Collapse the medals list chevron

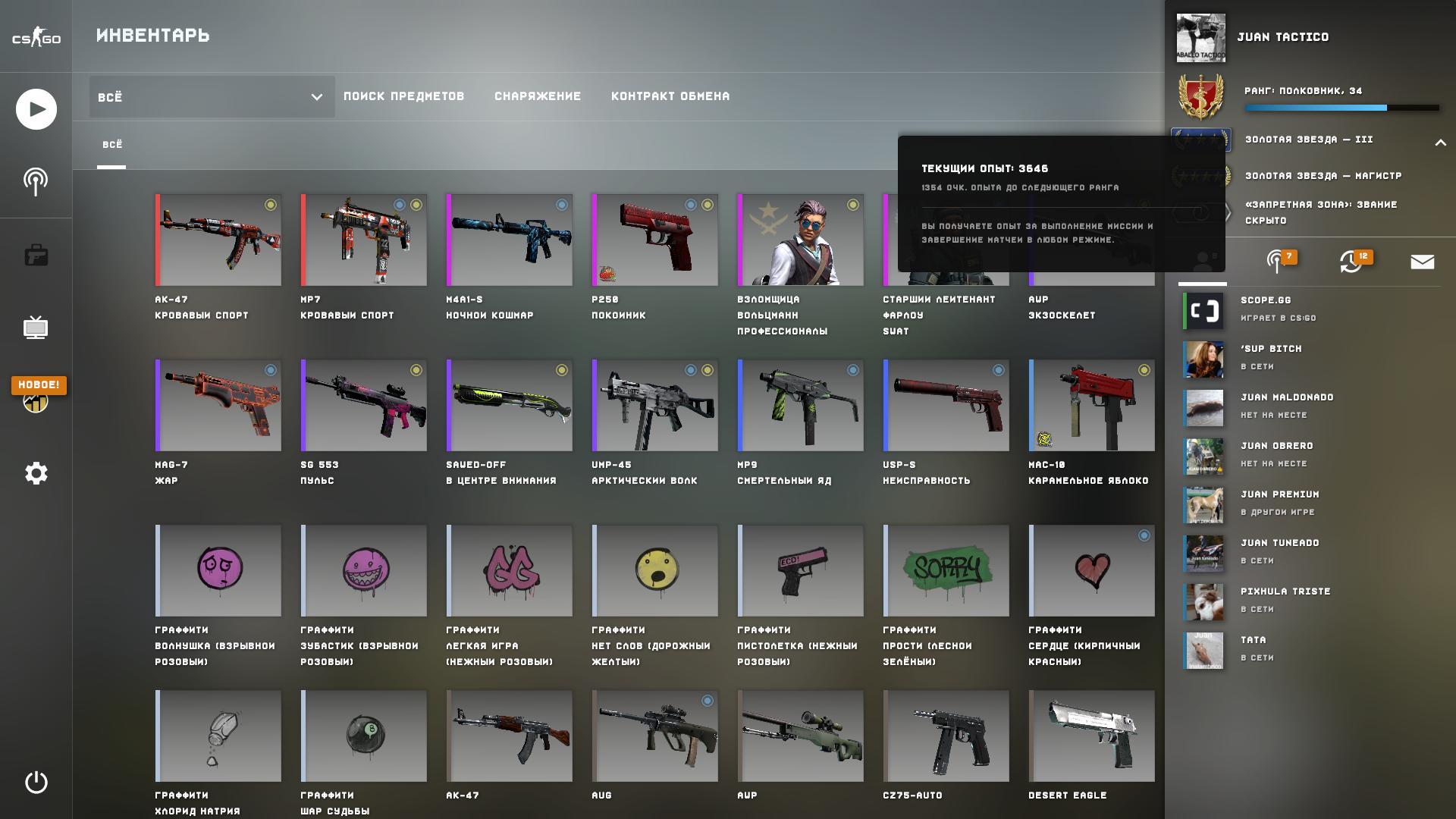(1440, 143)
